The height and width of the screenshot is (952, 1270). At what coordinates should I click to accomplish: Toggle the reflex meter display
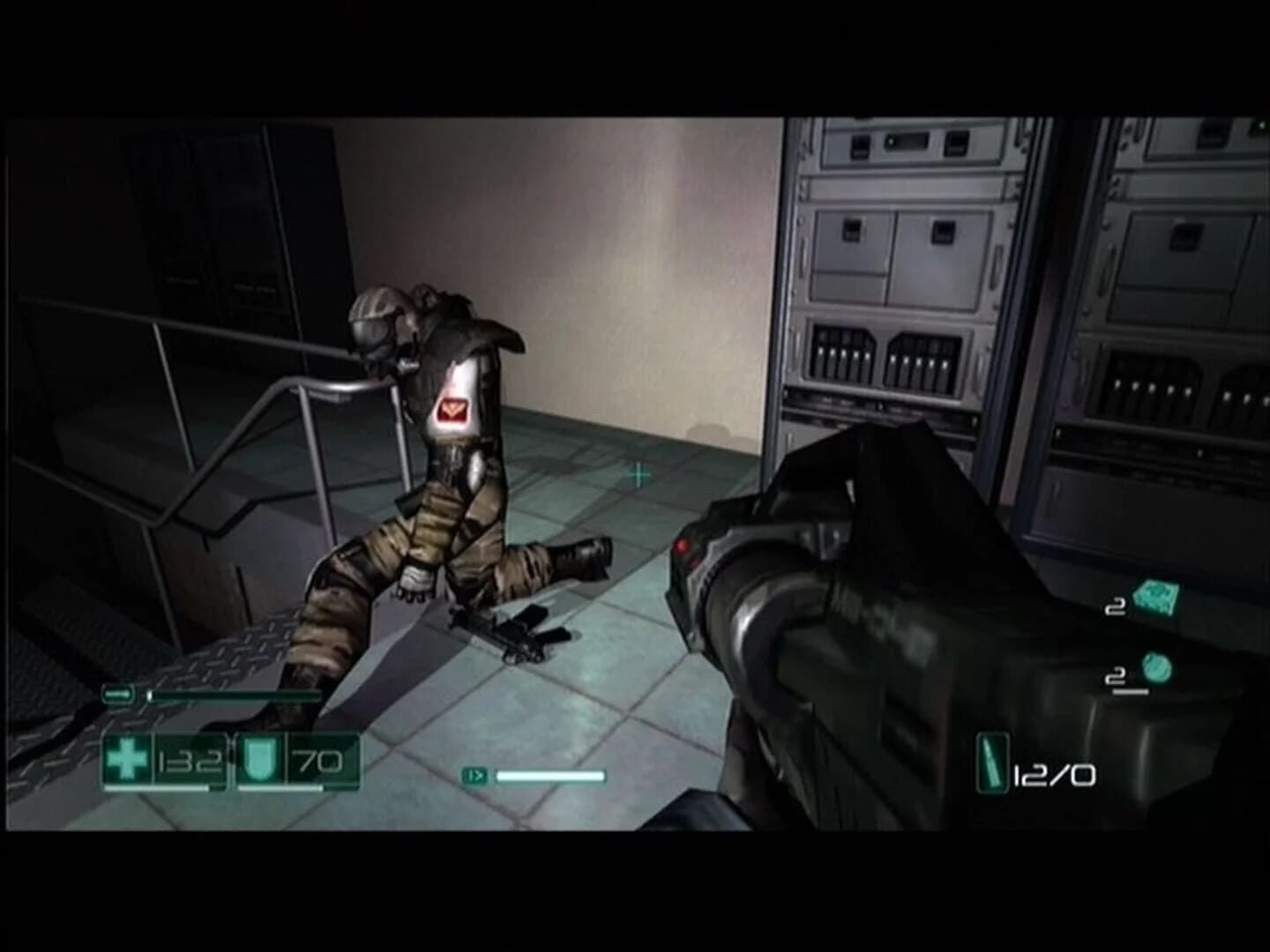point(529,776)
